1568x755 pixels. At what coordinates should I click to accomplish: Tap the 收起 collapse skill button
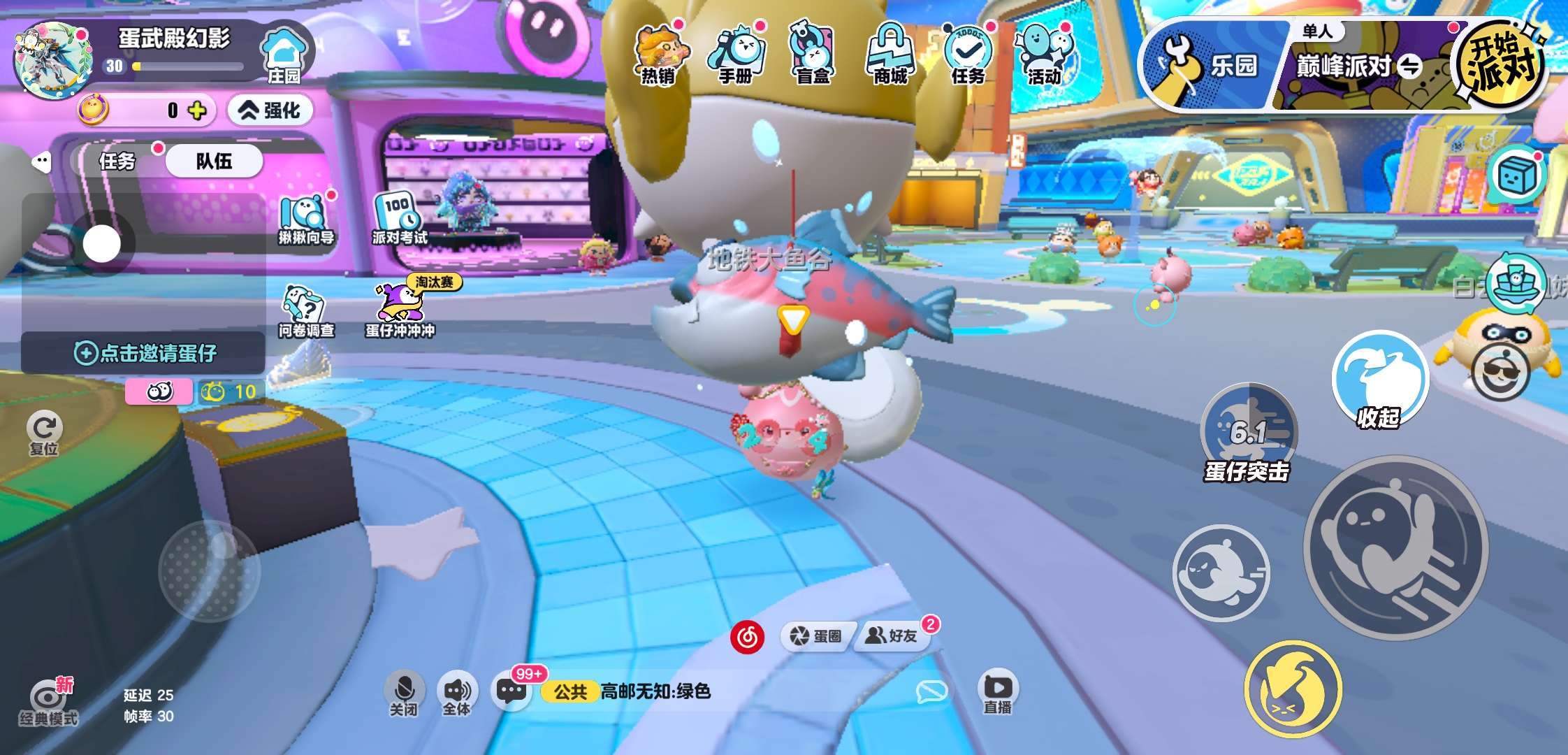[1379, 381]
